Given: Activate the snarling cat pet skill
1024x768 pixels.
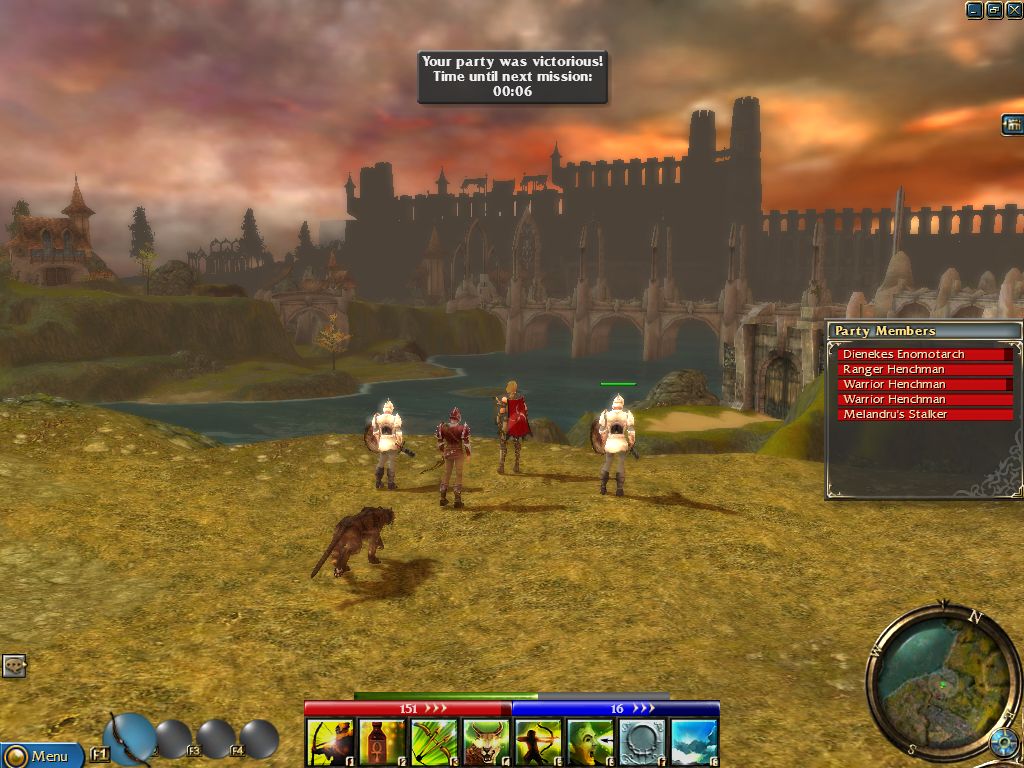Looking at the screenshot, I should (x=486, y=743).
